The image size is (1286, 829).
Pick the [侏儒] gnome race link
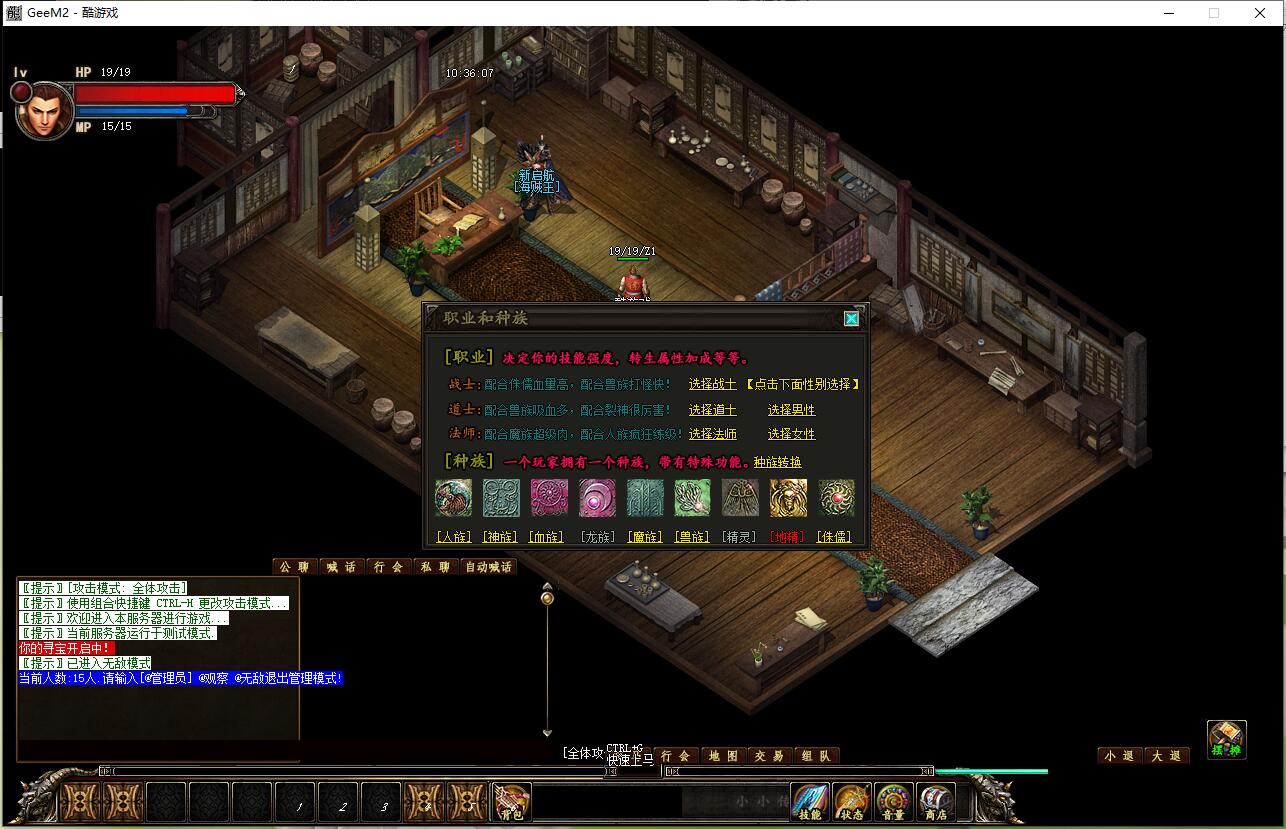(x=834, y=537)
